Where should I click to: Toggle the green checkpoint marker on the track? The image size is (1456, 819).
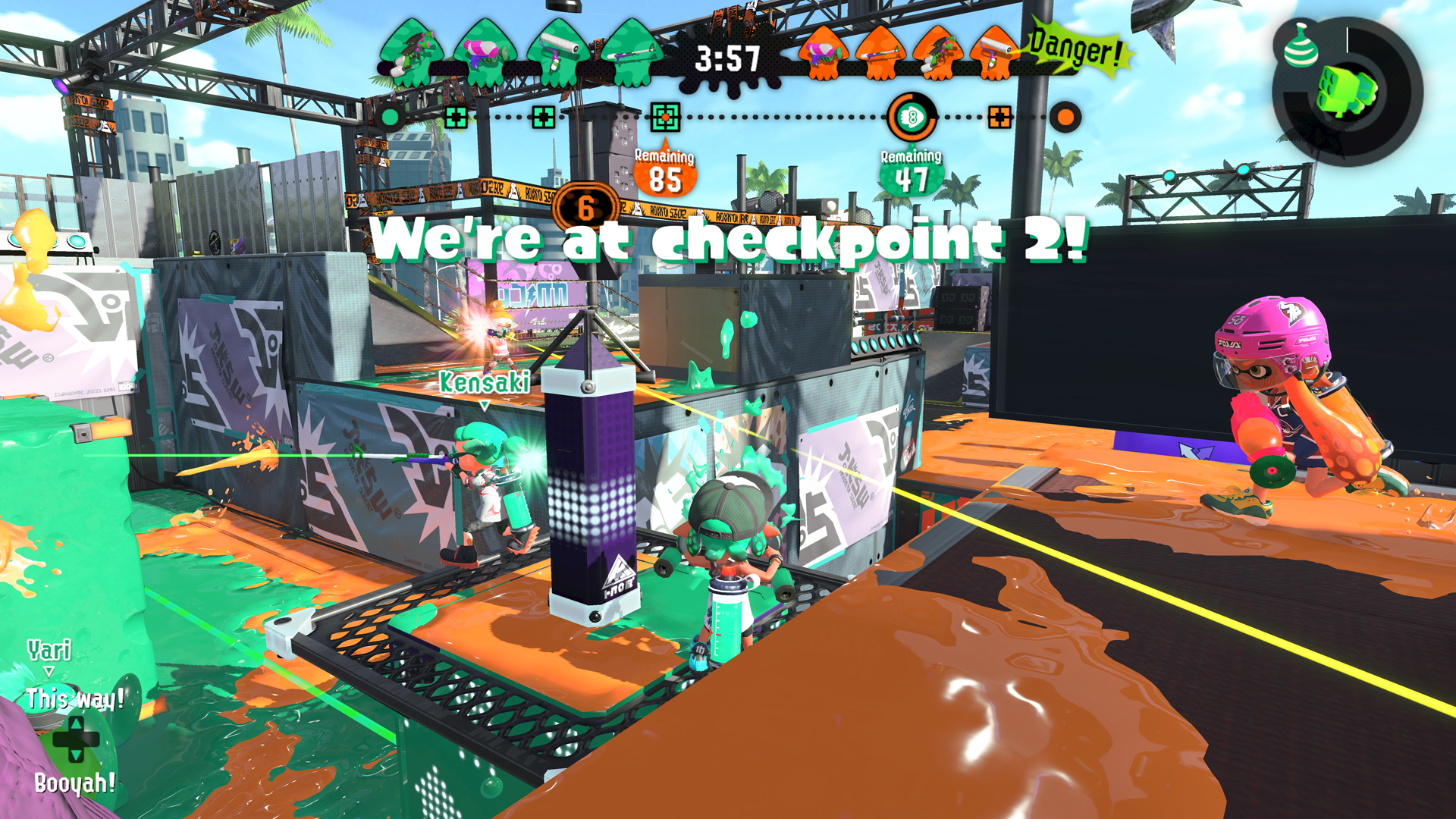pos(664,118)
